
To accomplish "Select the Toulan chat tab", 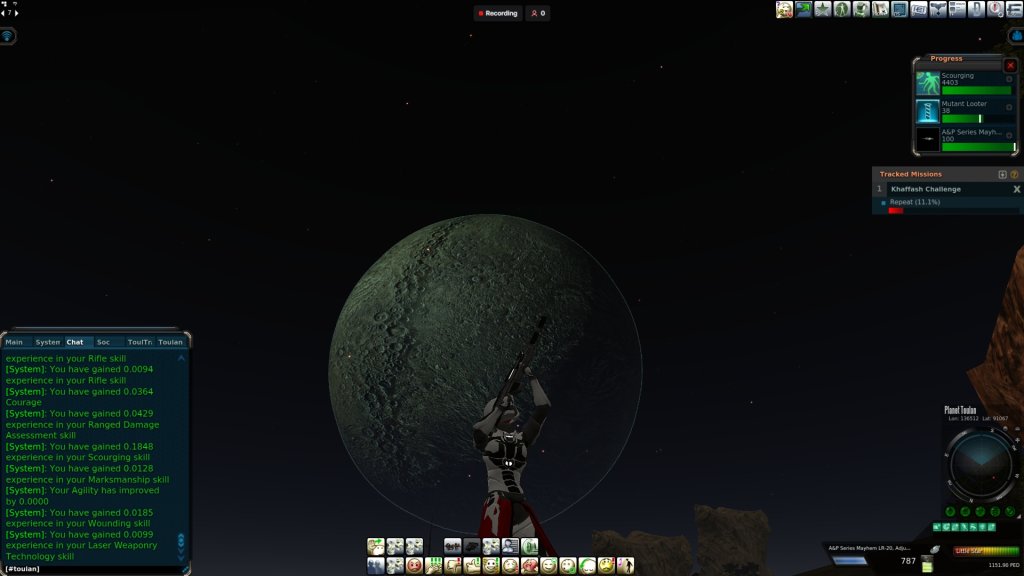I will point(170,342).
